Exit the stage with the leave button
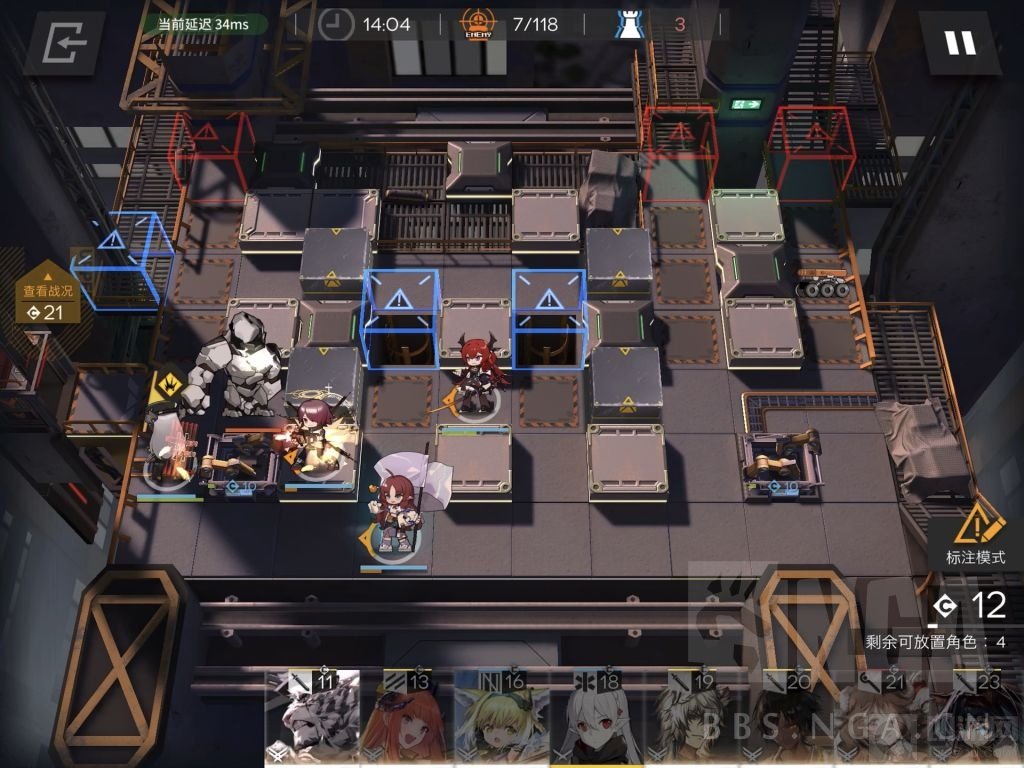 tap(66, 43)
